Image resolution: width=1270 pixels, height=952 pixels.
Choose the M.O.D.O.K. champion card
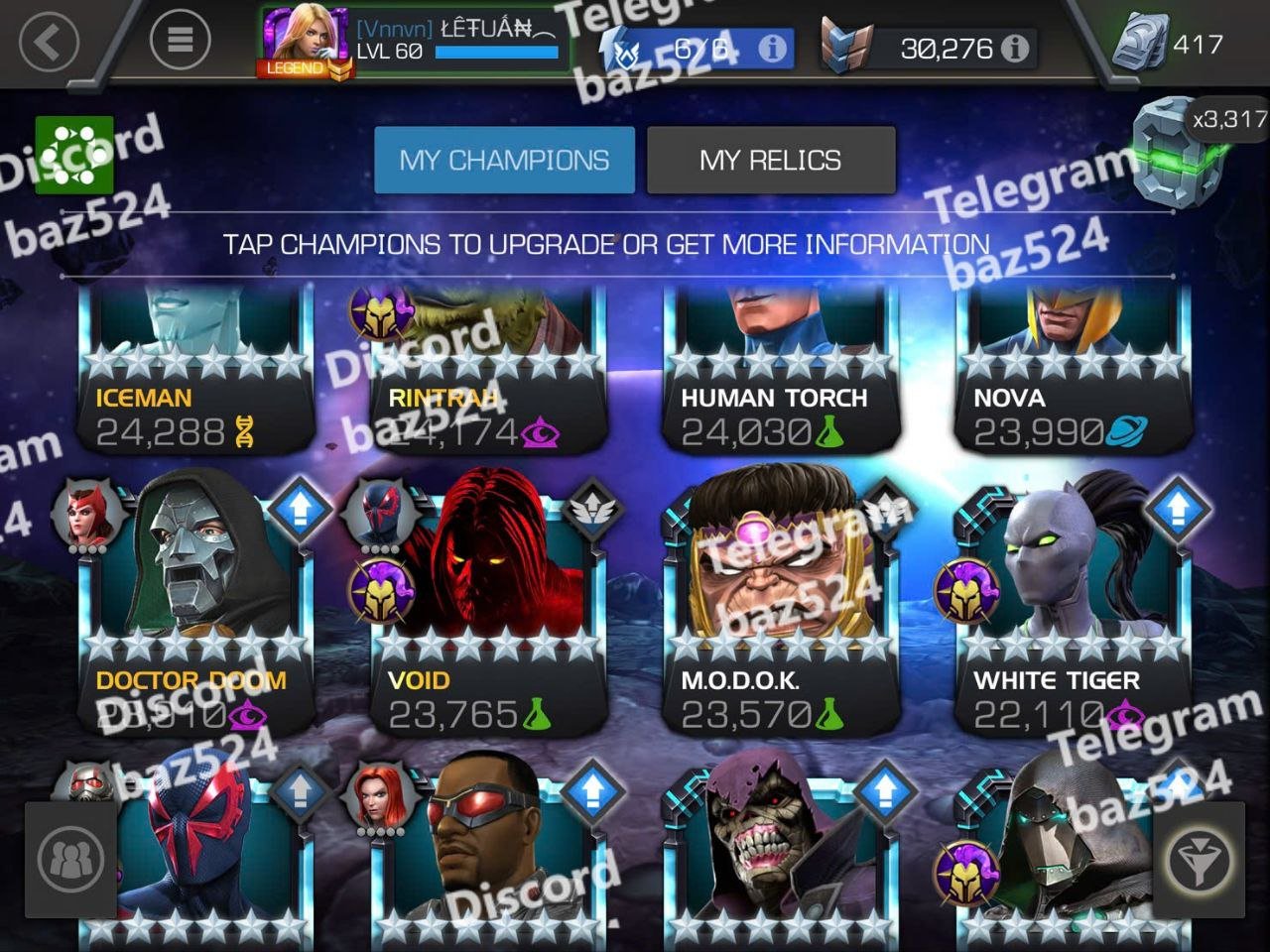point(781,605)
